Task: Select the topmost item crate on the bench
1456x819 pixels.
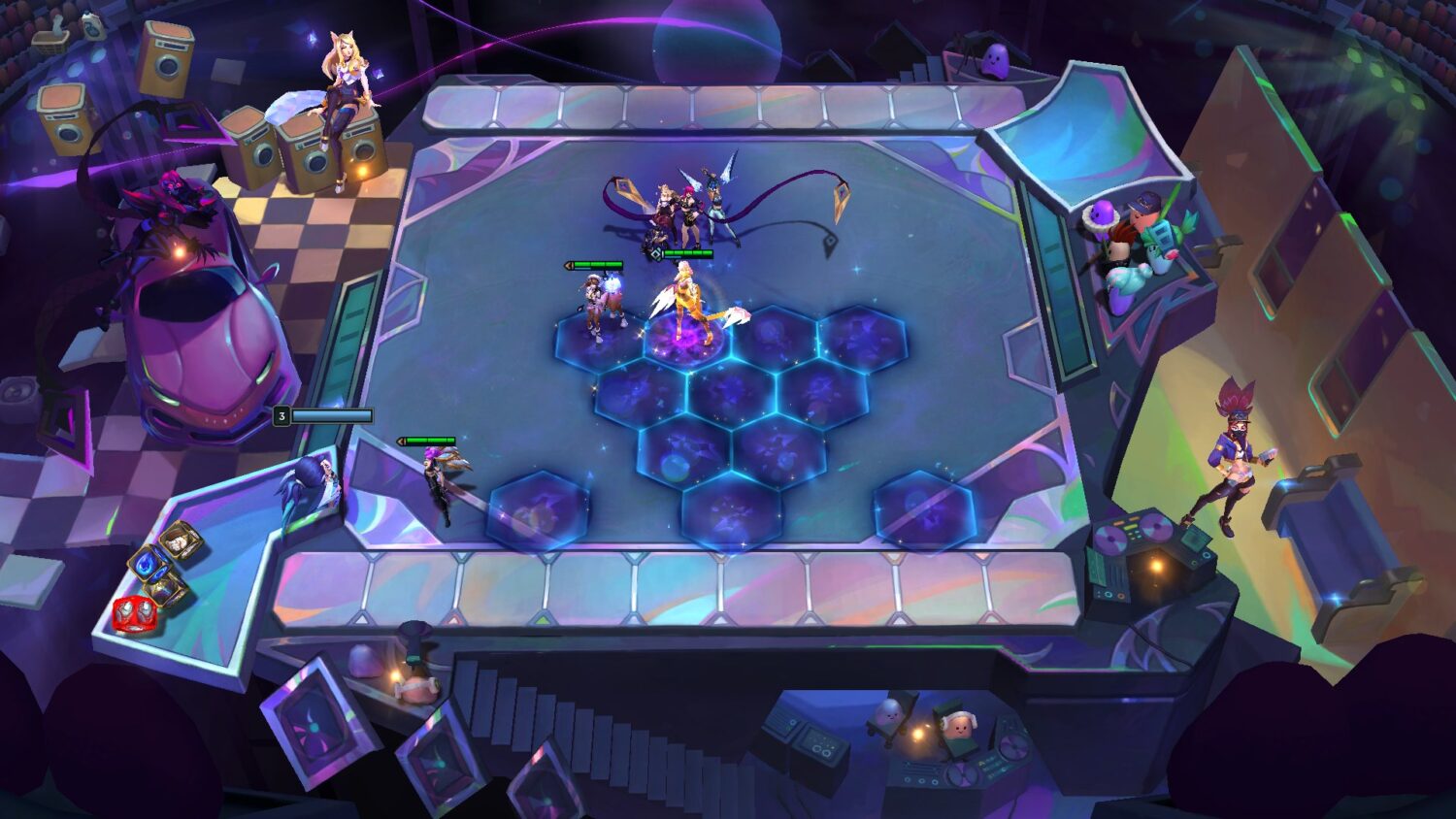Action: tap(179, 541)
